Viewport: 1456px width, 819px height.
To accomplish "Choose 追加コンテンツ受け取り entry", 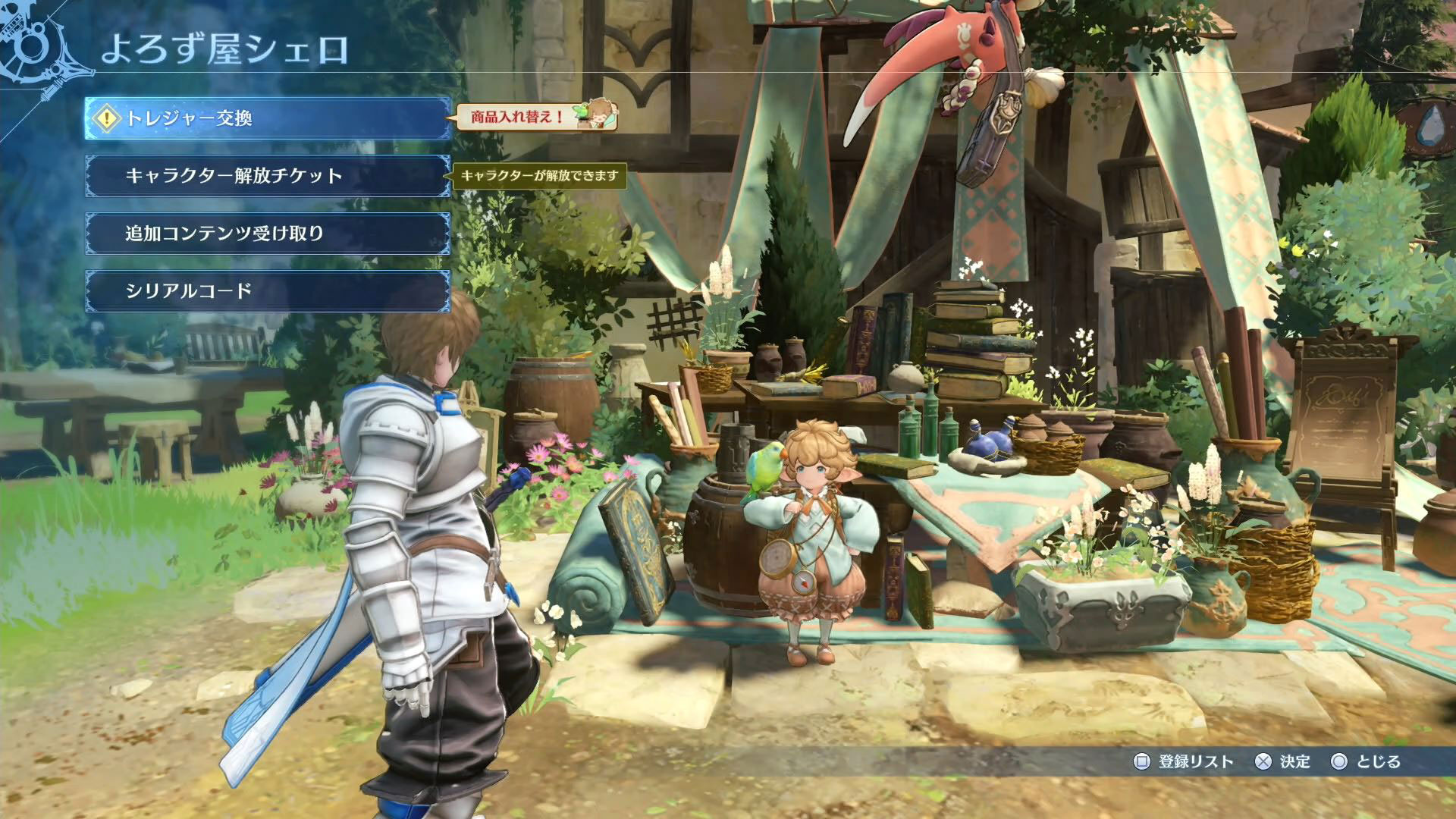I will coord(268,234).
